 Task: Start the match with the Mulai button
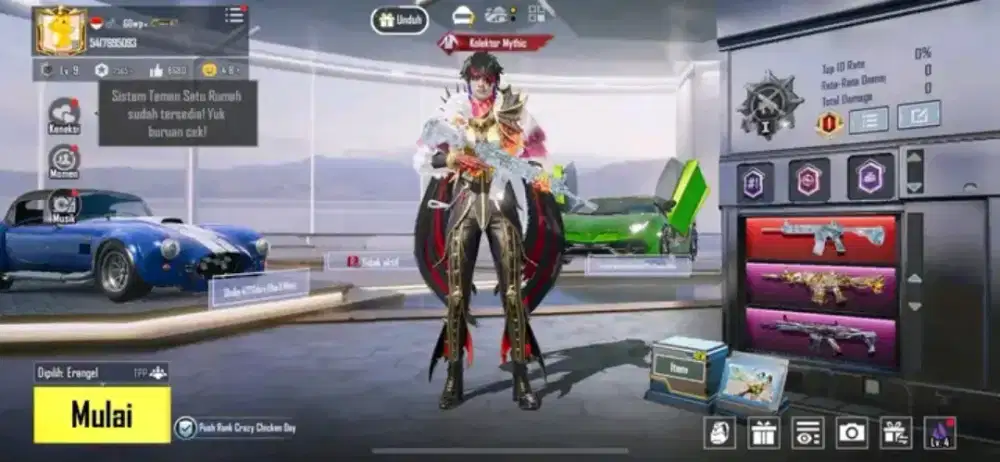101,414
